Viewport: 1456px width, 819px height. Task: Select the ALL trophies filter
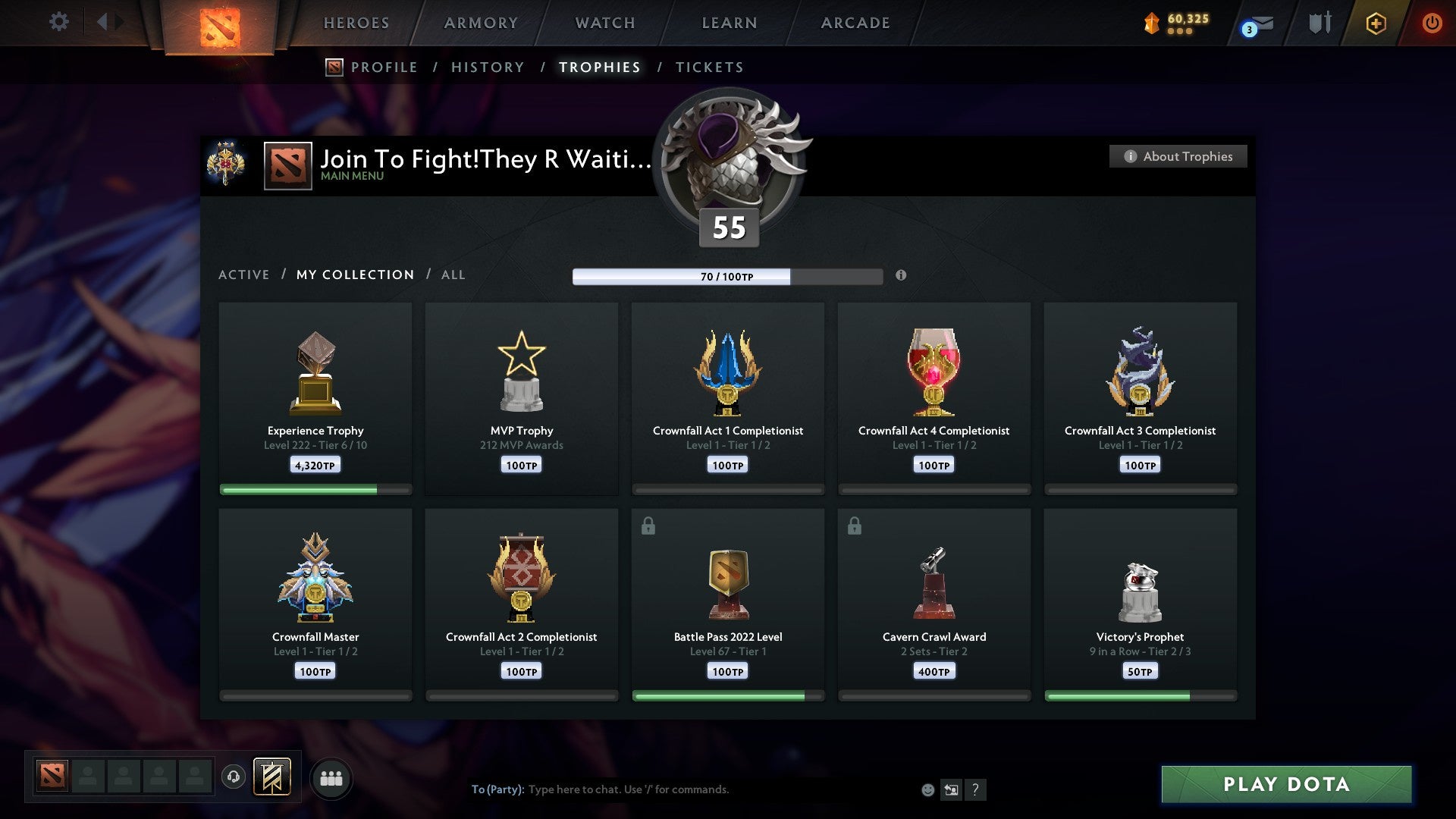[453, 275]
